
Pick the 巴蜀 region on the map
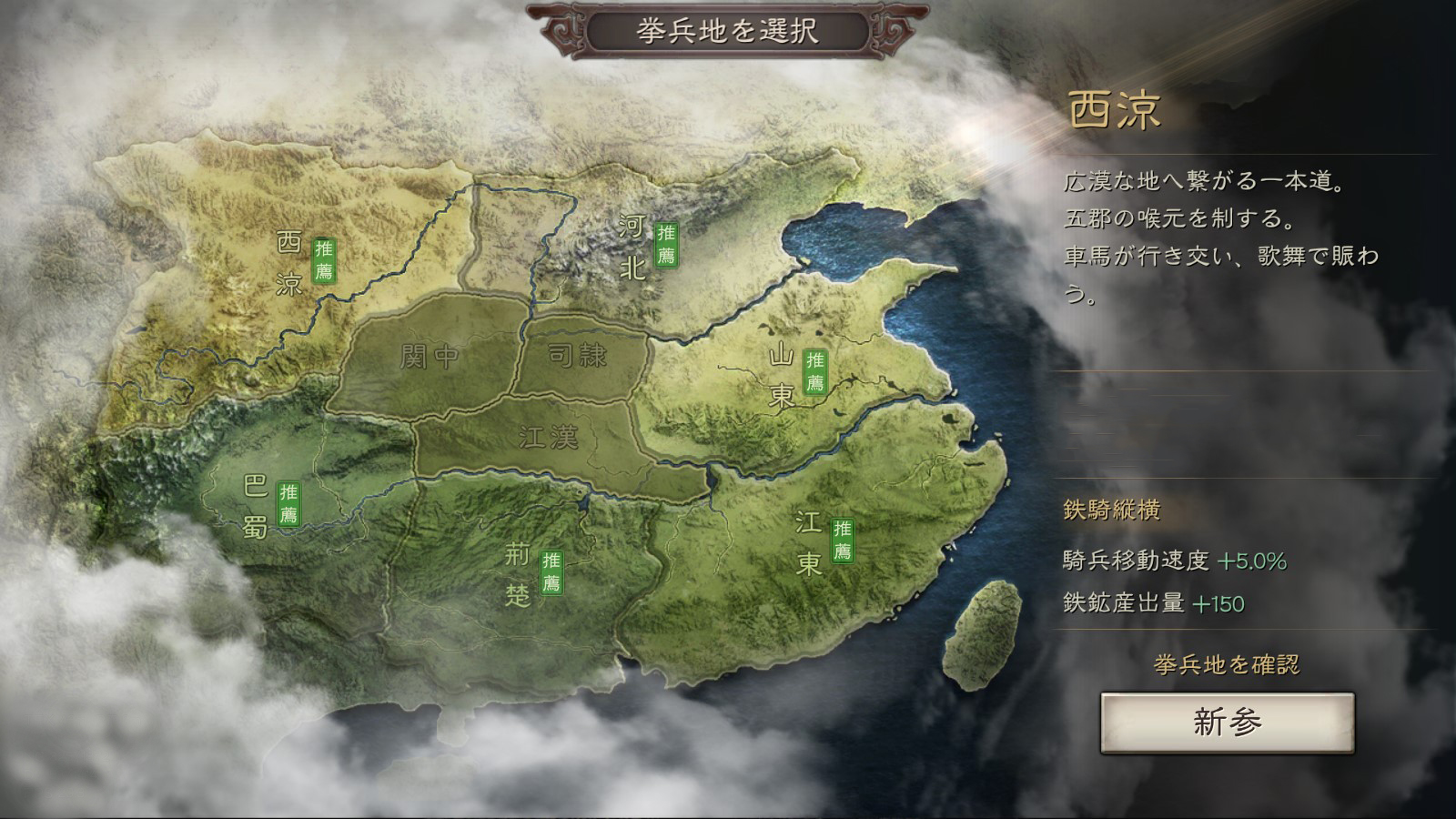(257, 506)
